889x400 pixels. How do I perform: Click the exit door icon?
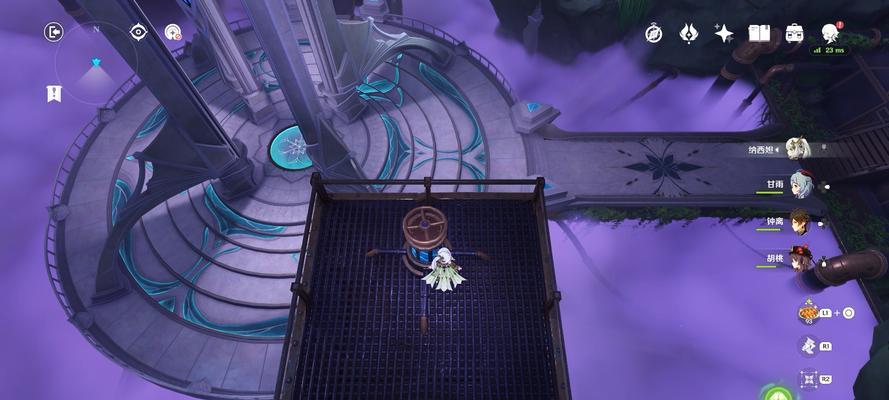pos(53,32)
